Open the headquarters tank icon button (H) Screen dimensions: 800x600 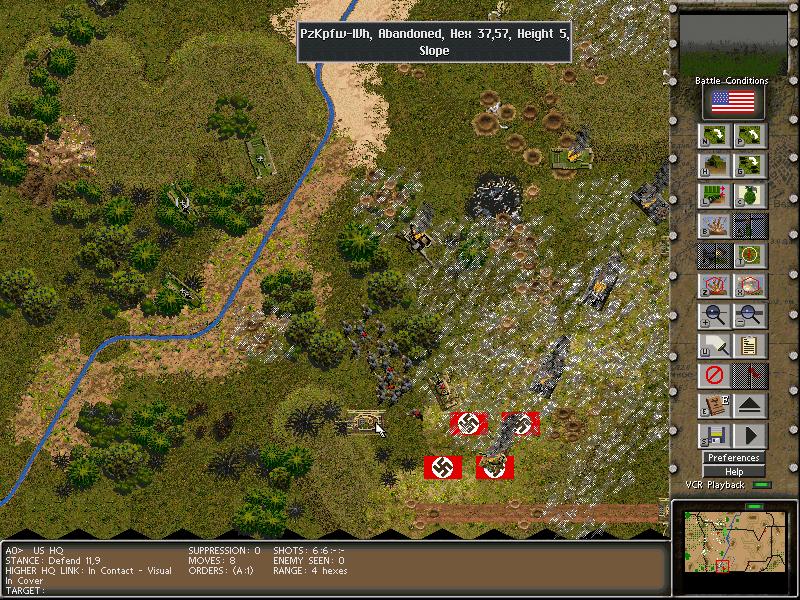click(x=714, y=165)
